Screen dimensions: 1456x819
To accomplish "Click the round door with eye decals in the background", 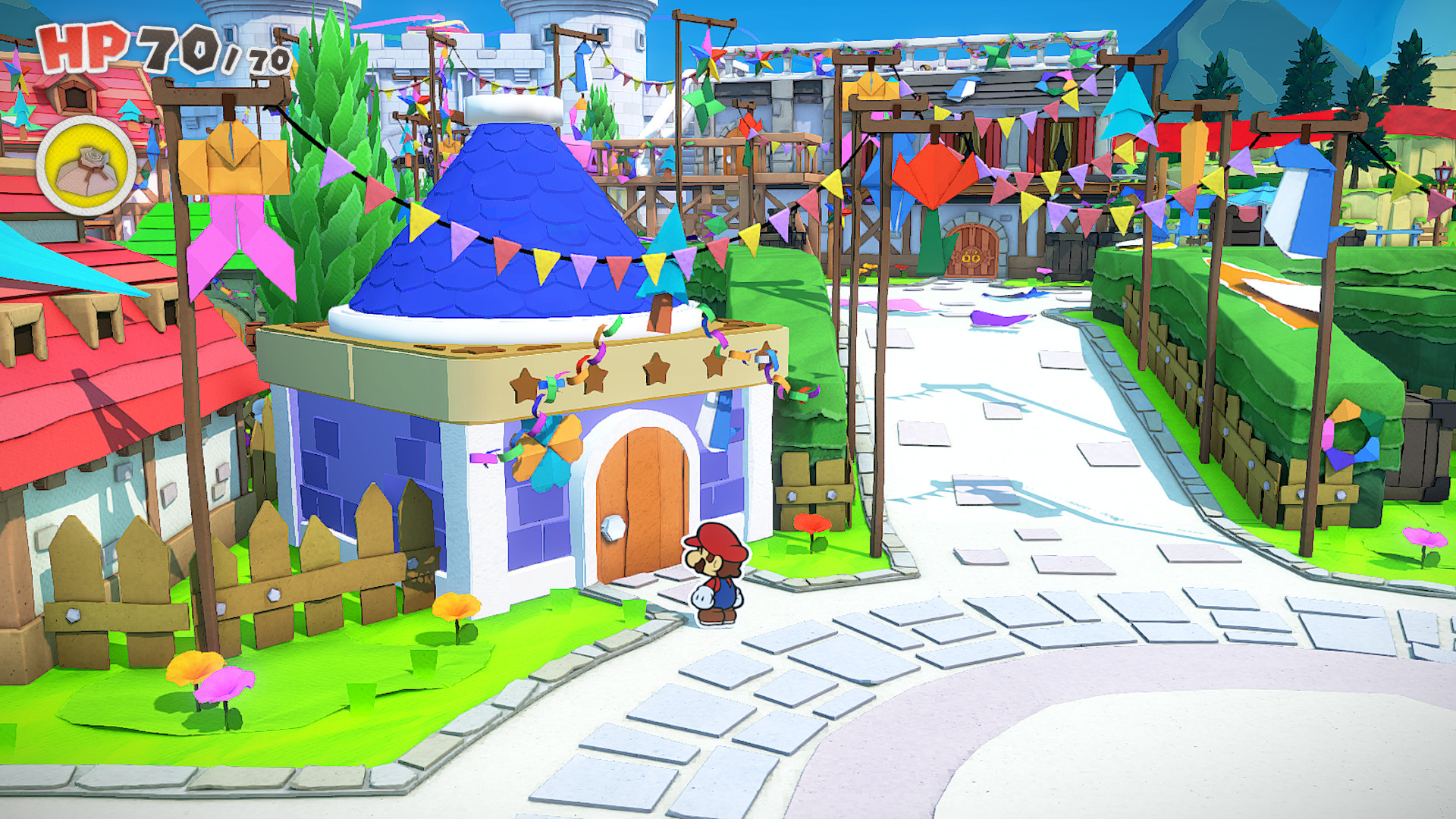I will [973, 250].
